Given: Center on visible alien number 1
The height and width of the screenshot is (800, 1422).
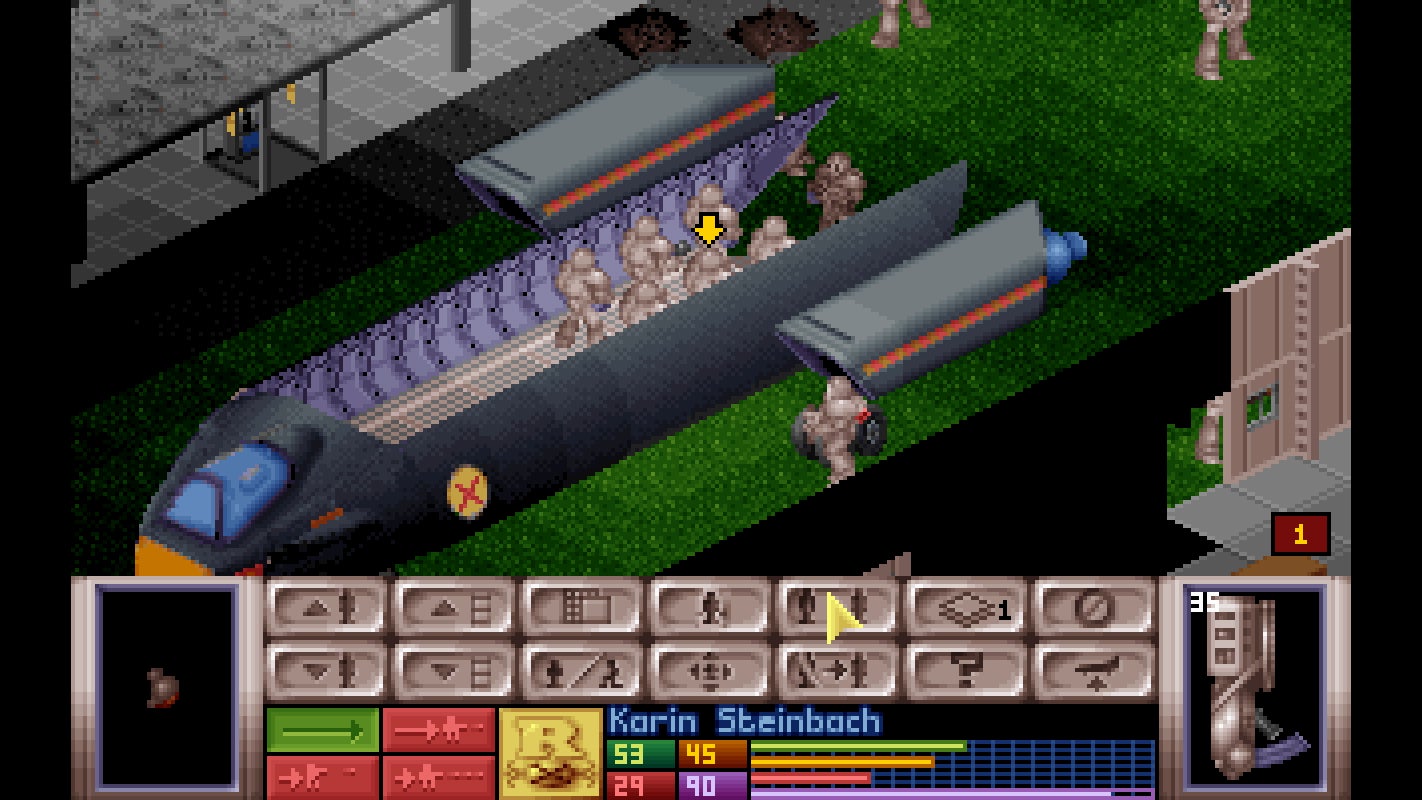Looking at the screenshot, I should click(1297, 535).
